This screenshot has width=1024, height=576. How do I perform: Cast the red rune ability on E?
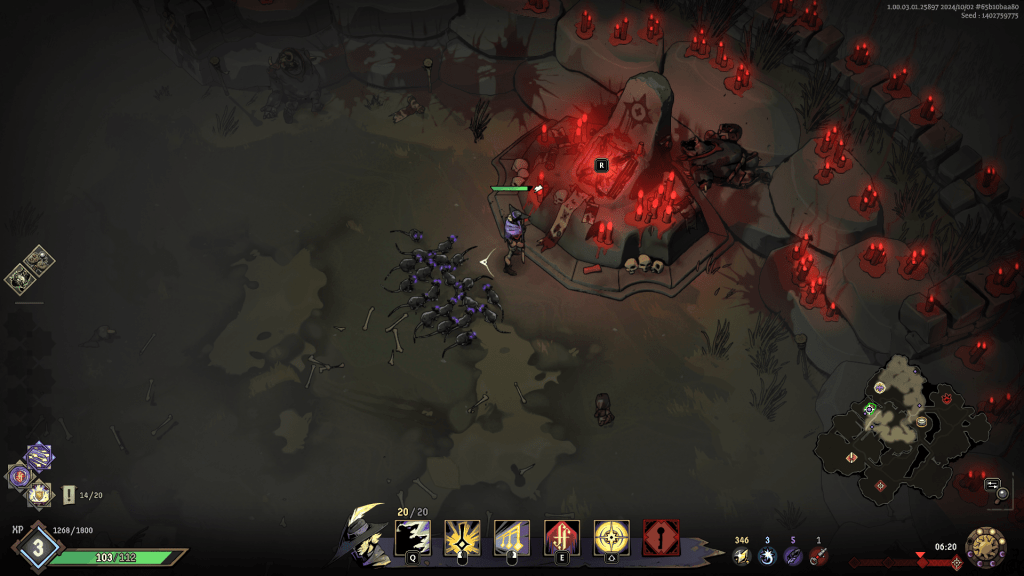[x=561, y=538]
